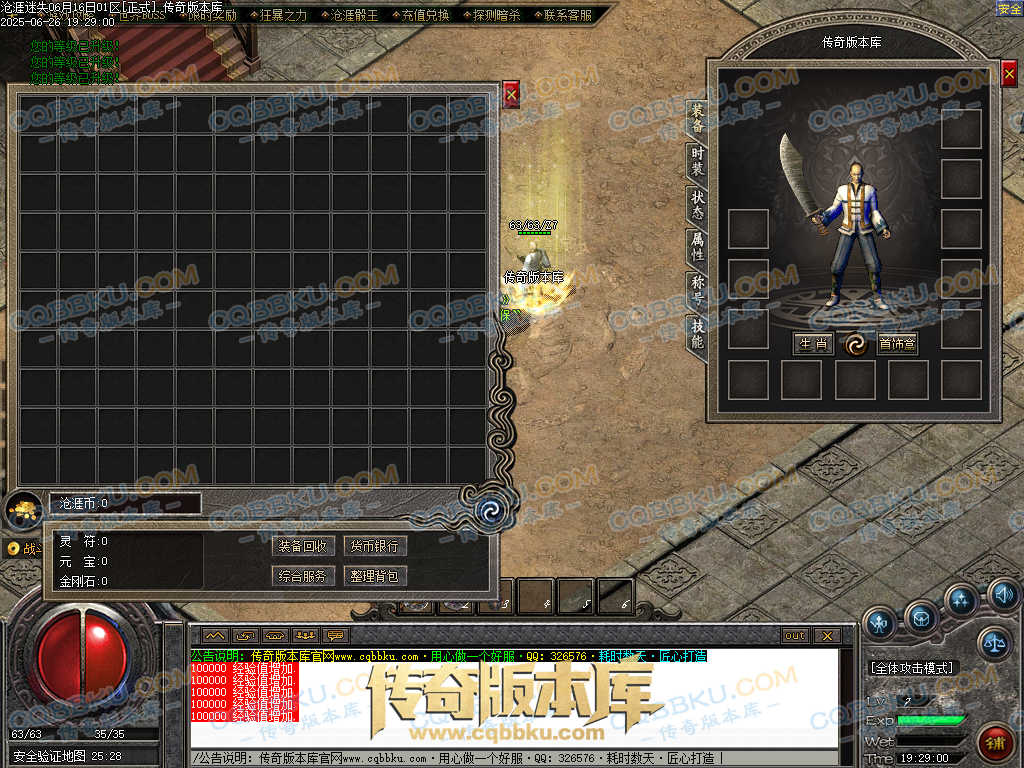1024x768 pixels.
Task: Open 限时奖励 in the top menu
Action: point(212,15)
